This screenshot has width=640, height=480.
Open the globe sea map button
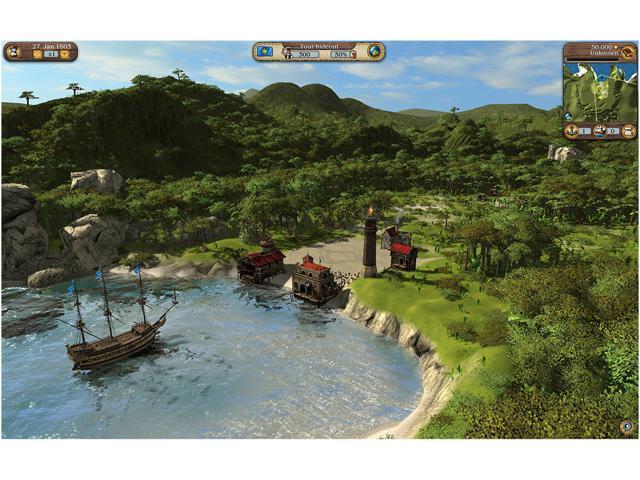[374, 50]
